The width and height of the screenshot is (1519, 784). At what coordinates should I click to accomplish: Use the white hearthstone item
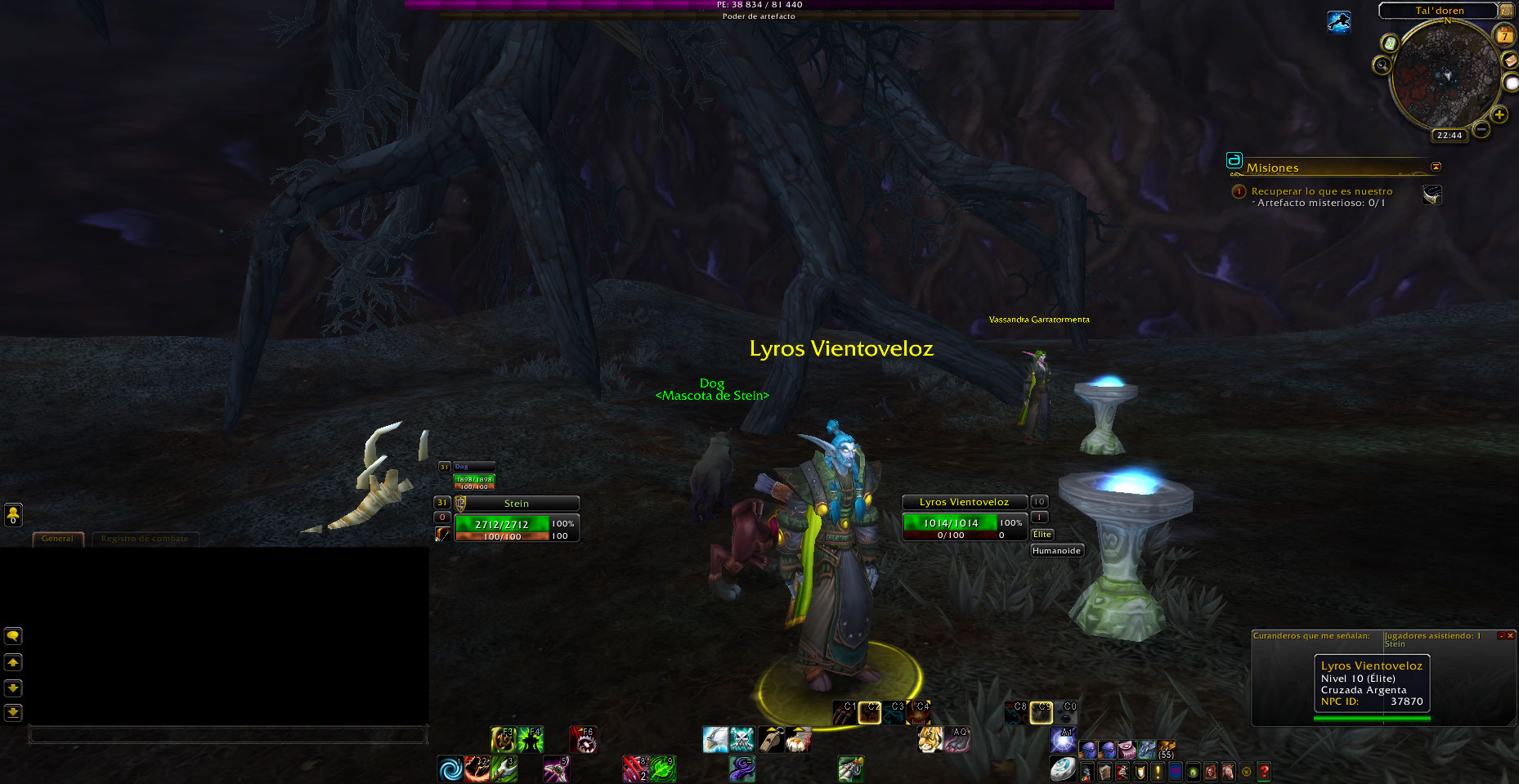(1062, 769)
